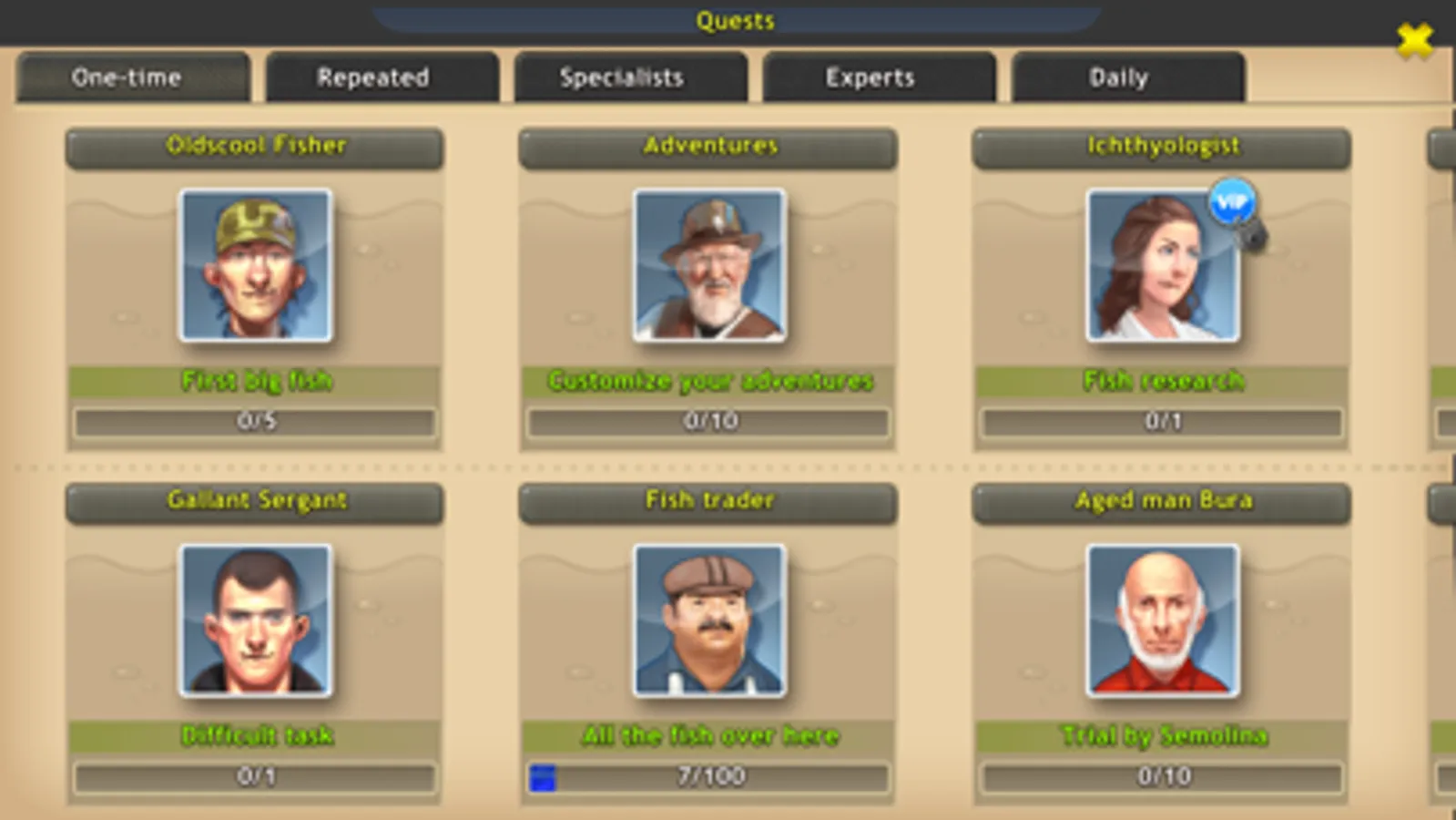Click the partially visible quest card on the right edge
This screenshot has height=820, width=1456.
point(1443,273)
